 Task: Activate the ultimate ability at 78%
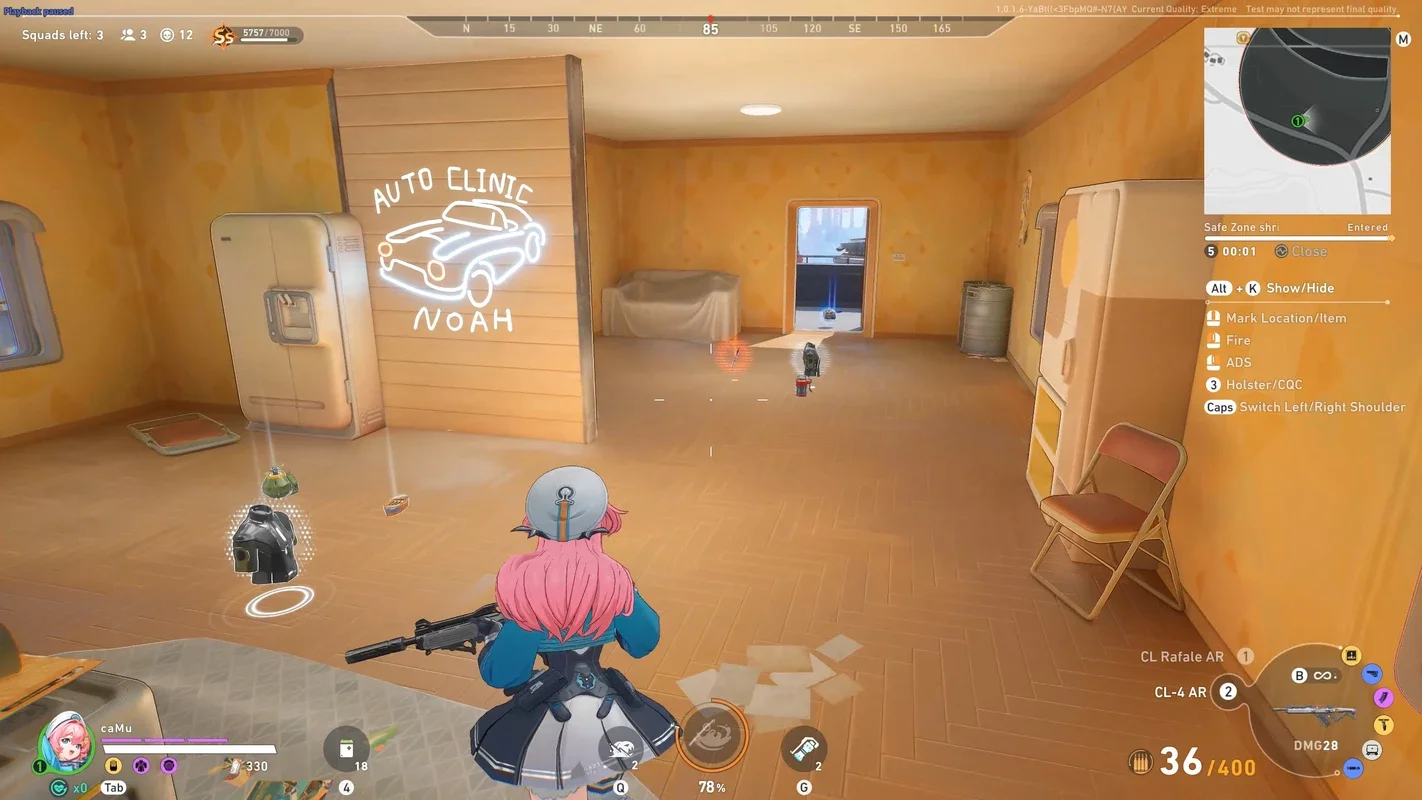[x=712, y=738]
